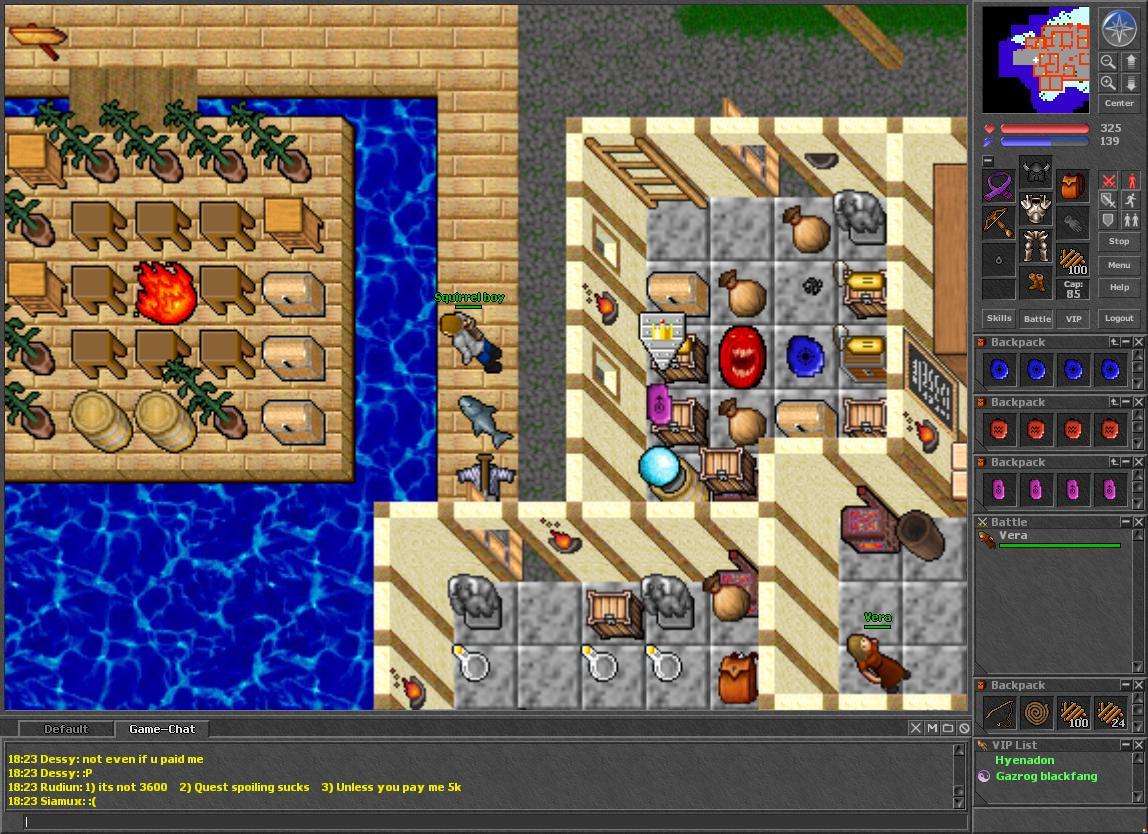The image size is (1148, 834).
Task: Switch to the Default chat tab
Action: pos(66,729)
